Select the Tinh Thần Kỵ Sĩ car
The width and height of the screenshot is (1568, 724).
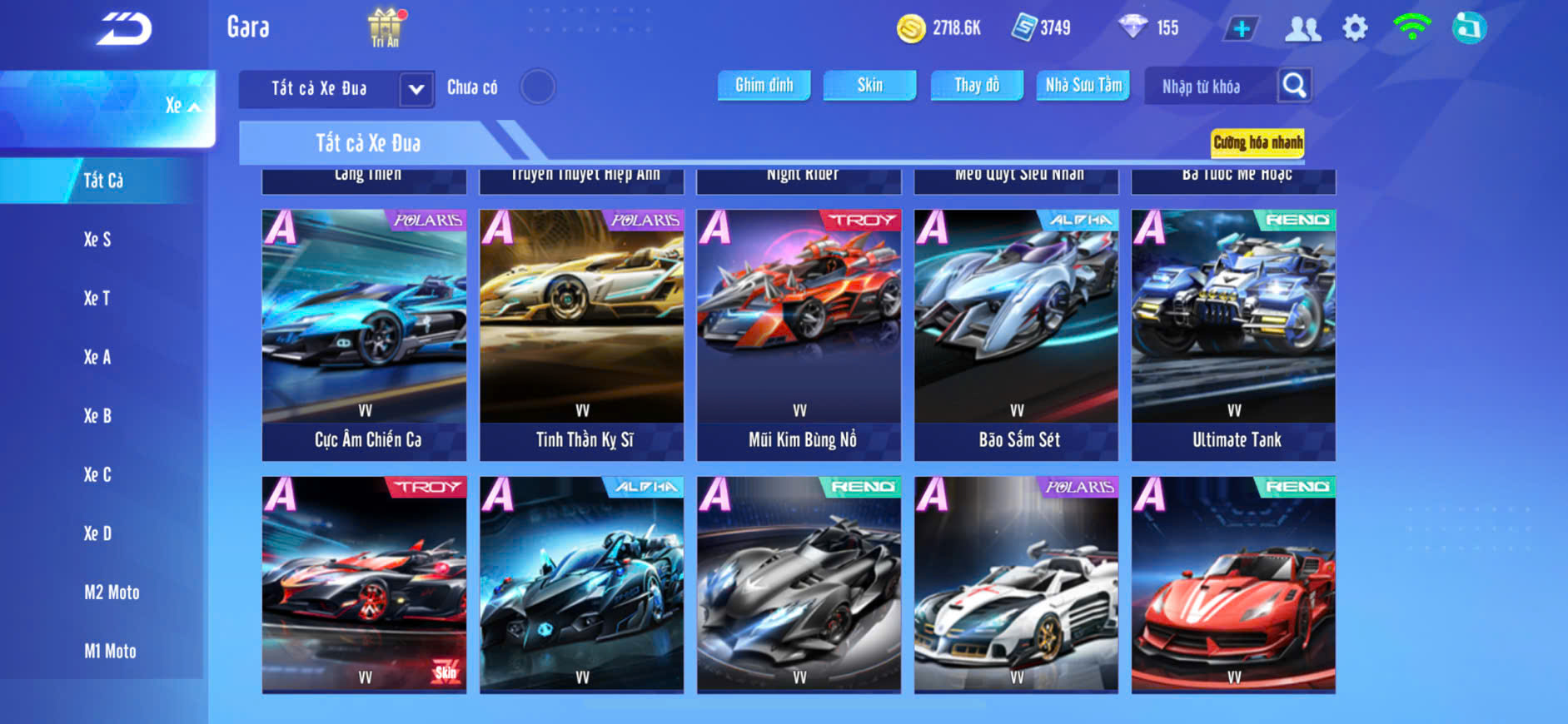pyautogui.click(x=582, y=335)
